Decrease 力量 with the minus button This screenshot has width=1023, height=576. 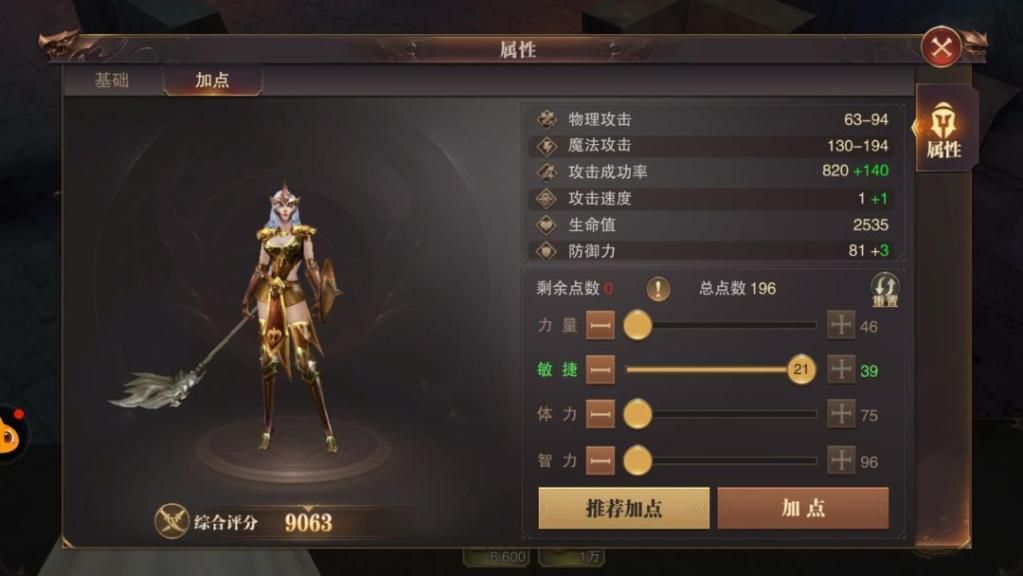pyautogui.click(x=600, y=326)
